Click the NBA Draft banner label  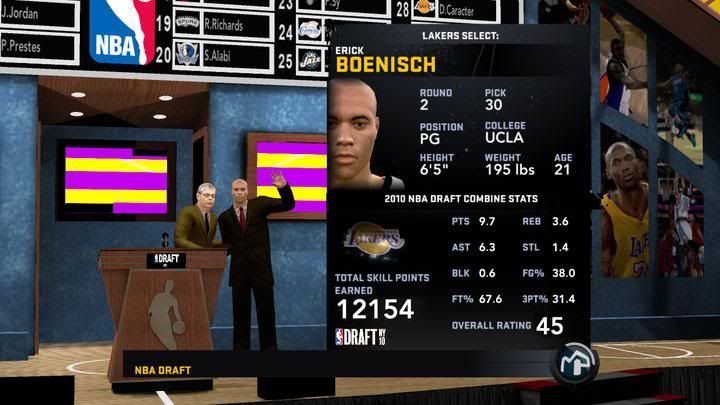[x=163, y=371]
